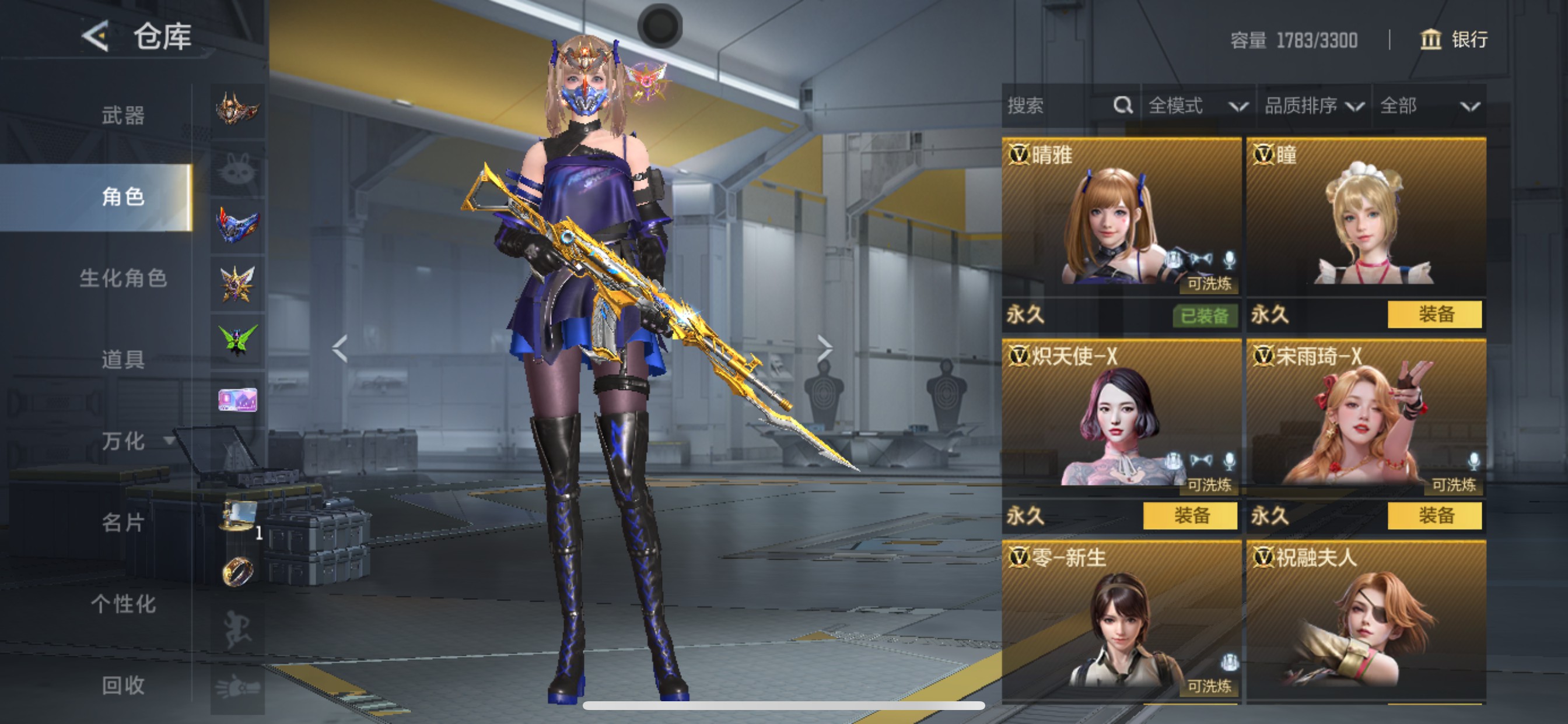1568x724 pixels.
Task: Select the 祝融夫人 character card
Action: 1366,622
